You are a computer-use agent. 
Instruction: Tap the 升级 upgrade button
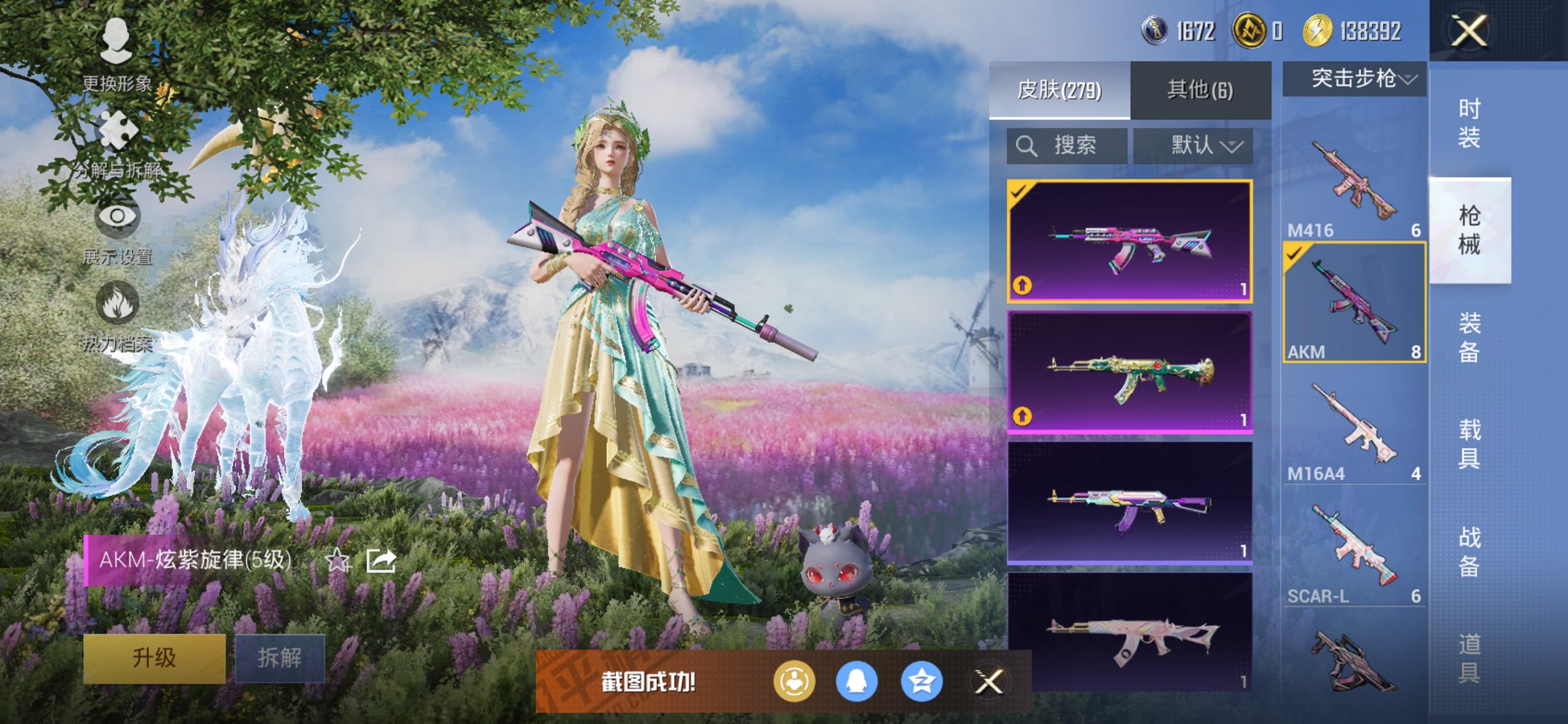pos(154,658)
